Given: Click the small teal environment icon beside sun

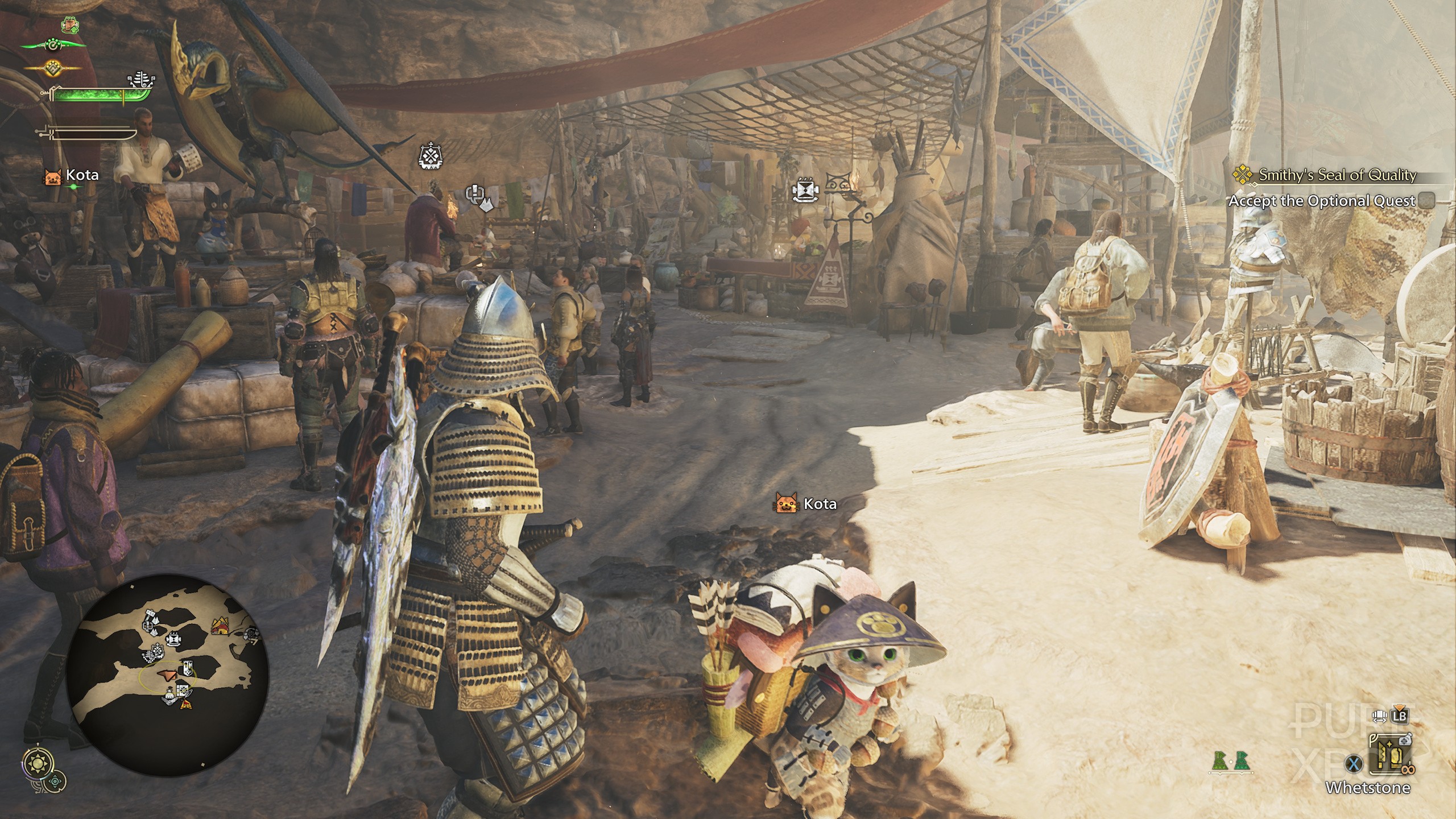Looking at the screenshot, I should [55, 781].
